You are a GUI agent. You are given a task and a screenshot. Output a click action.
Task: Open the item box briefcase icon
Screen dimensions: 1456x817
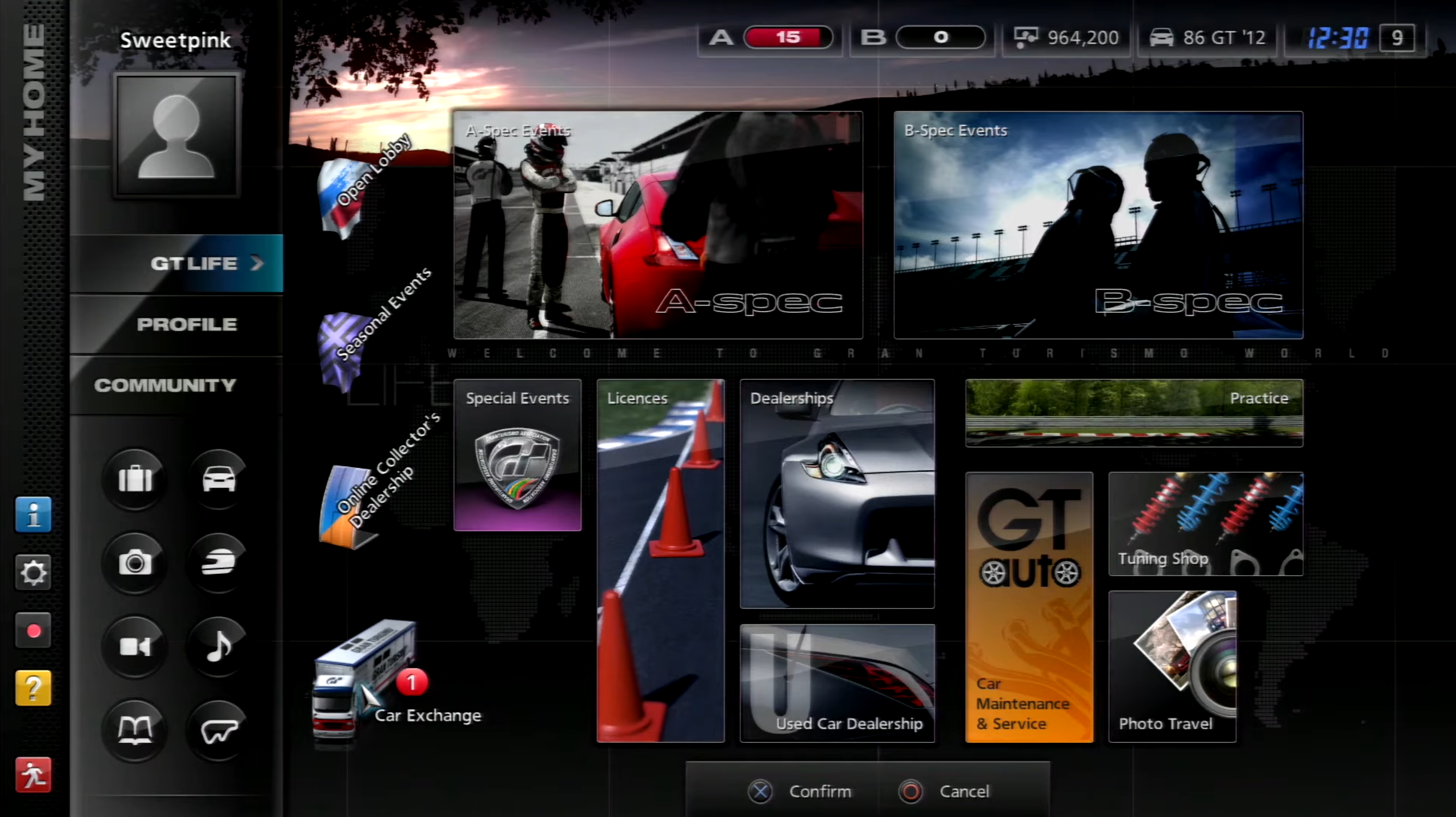(x=135, y=480)
